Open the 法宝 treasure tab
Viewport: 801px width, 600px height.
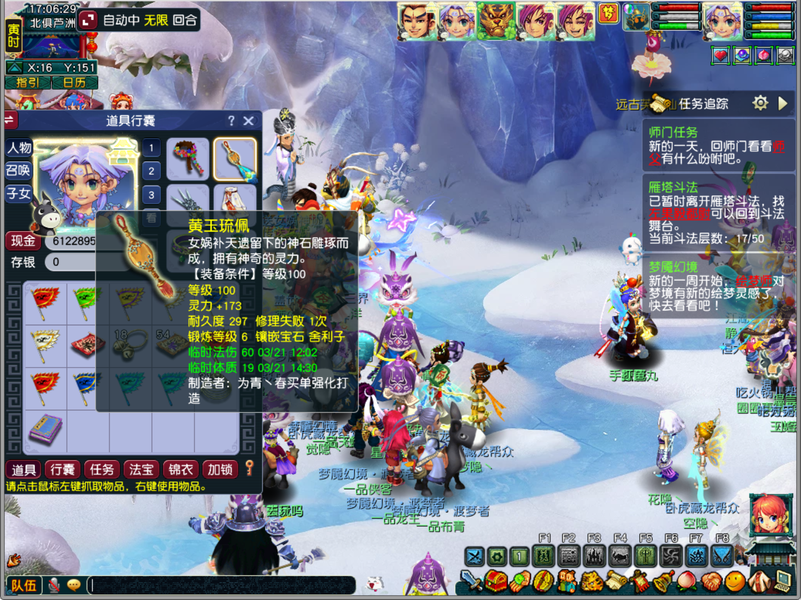[141, 469]
